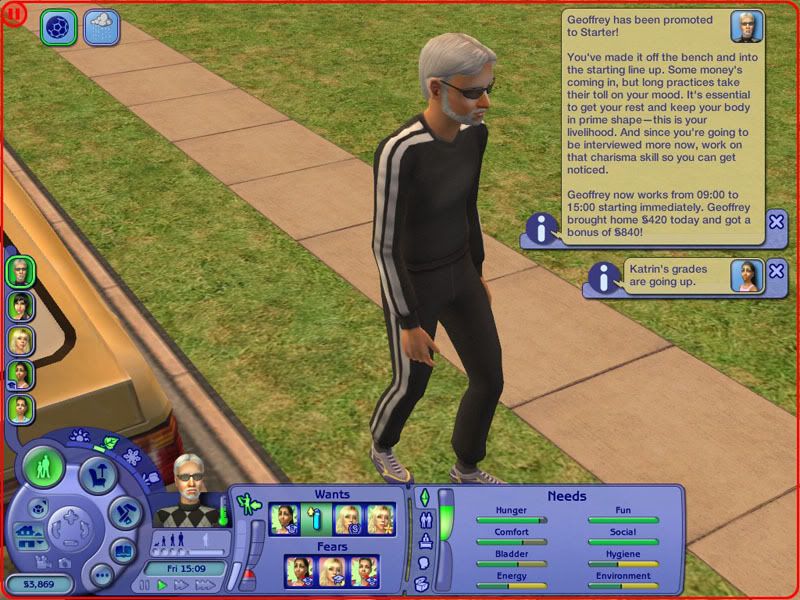Viewport: 800px width, 600px height.
Task: Set game speed to triple fast-forward
Action: 203,585
